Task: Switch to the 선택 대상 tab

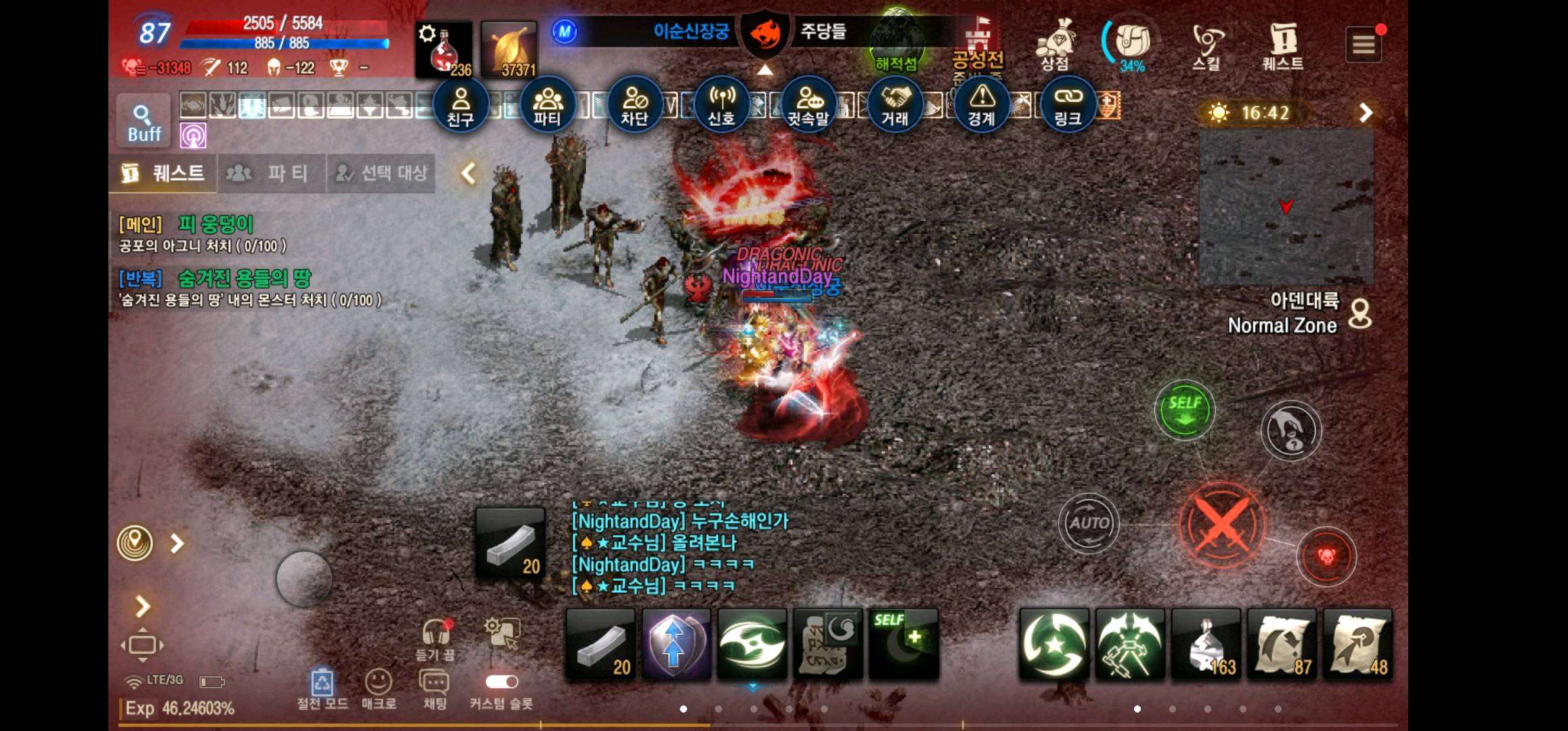Action: (380, 173)
